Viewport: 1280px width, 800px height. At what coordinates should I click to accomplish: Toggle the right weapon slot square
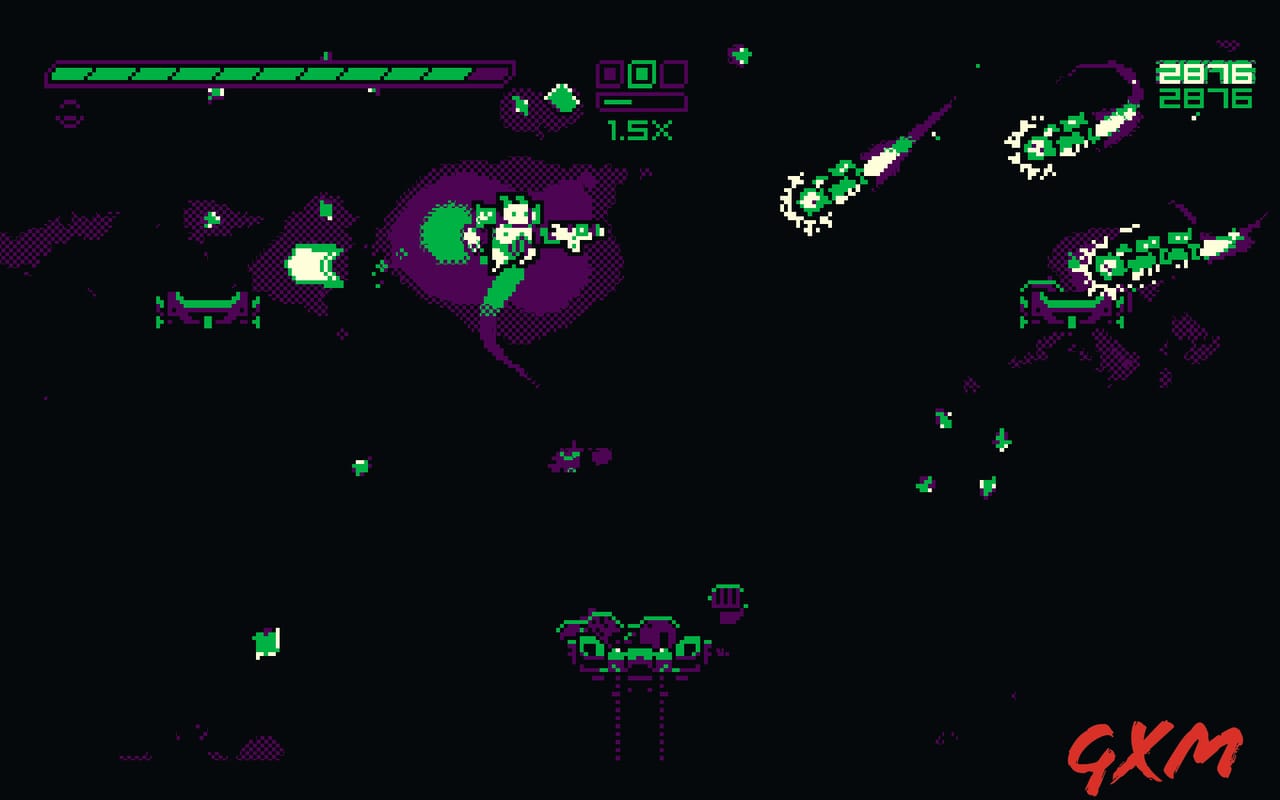click(x=673, y=72)
